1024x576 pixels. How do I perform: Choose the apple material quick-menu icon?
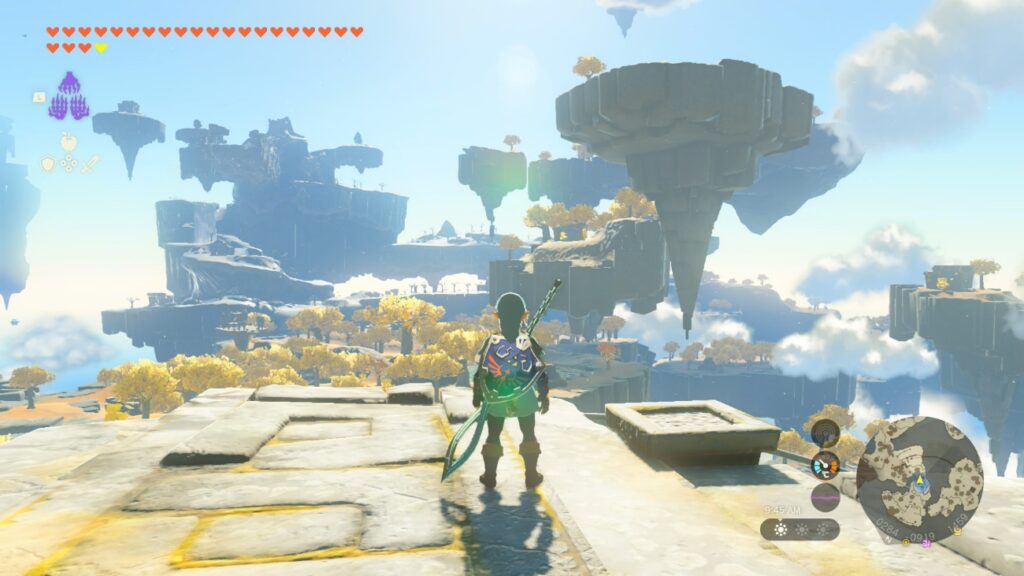68,142
